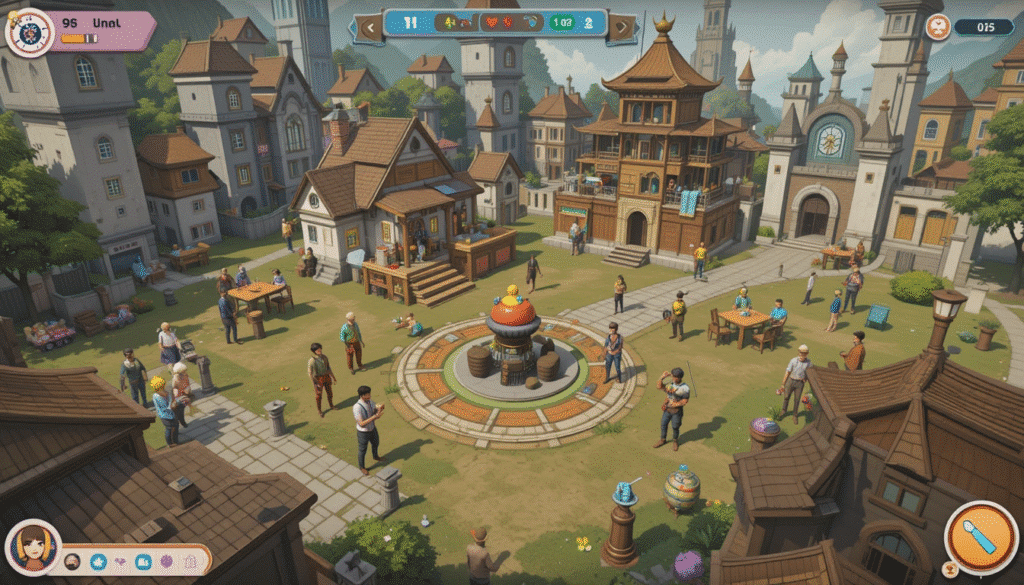Click the round purple blob icon
The width and height of the screenshot is (1024, 585).
pyautogui.click(x=166, y=561)
